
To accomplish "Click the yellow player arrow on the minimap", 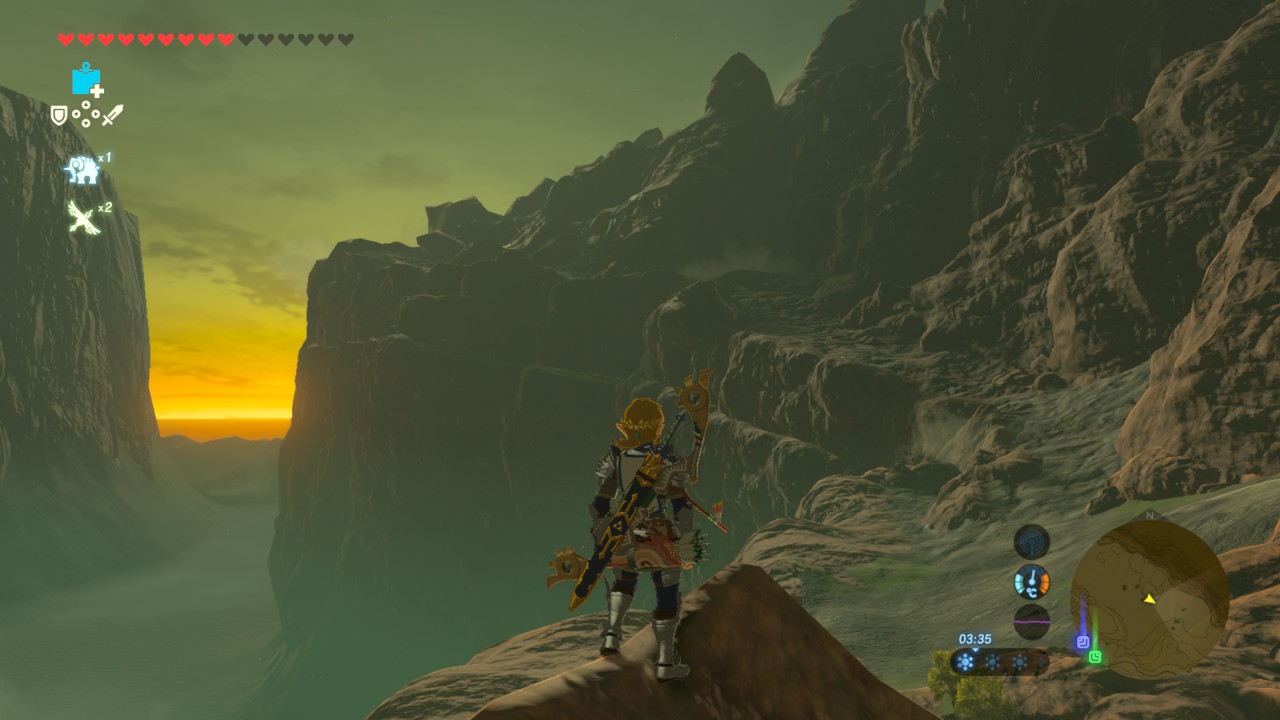I will click(1150, 599).
